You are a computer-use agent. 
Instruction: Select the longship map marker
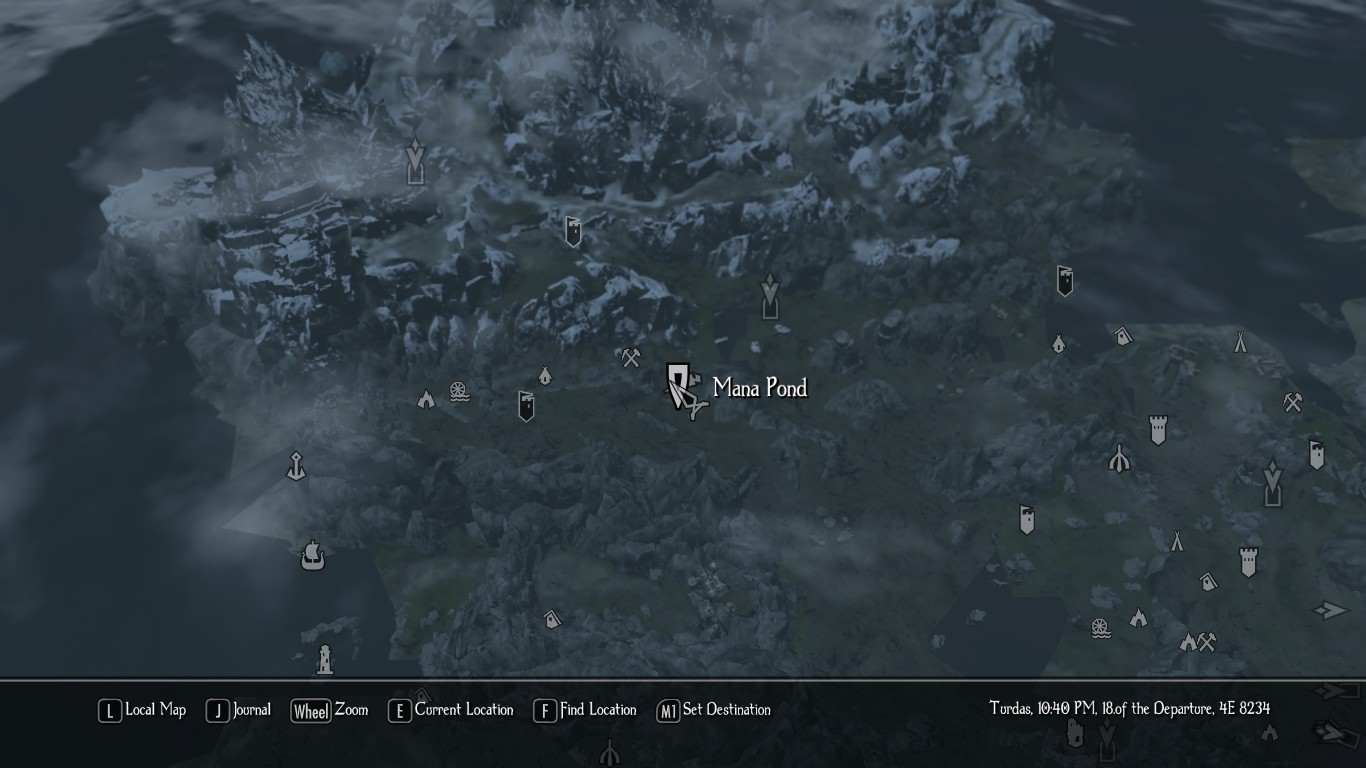[312, 555]
